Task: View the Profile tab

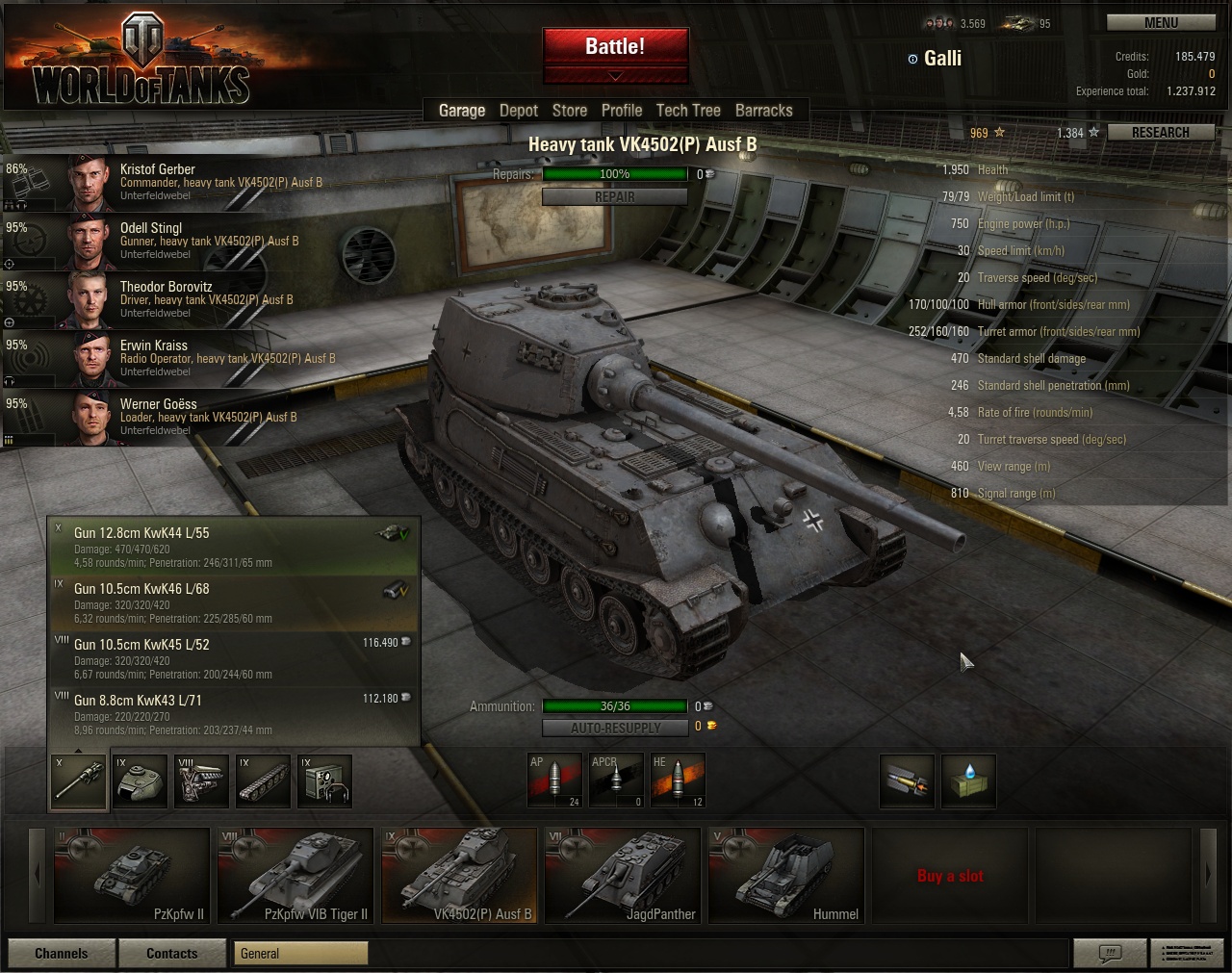Action: pyautogui.click(x=621, y=111)
